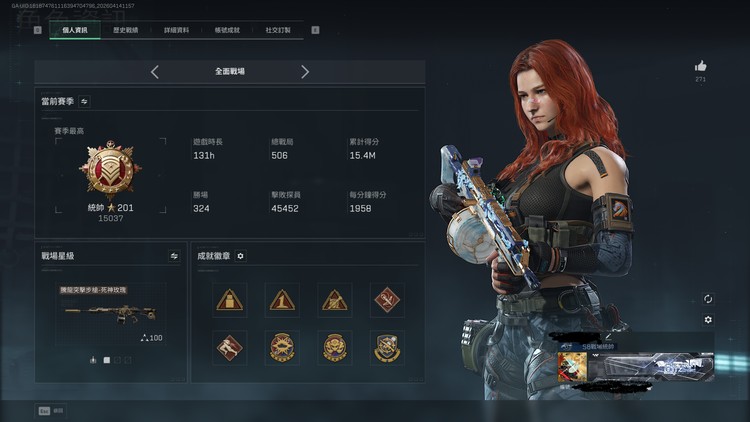This screenshot has height=422, width=750.
Task: Click the refresh icon beside the character
Action: [x=708, y=298]
